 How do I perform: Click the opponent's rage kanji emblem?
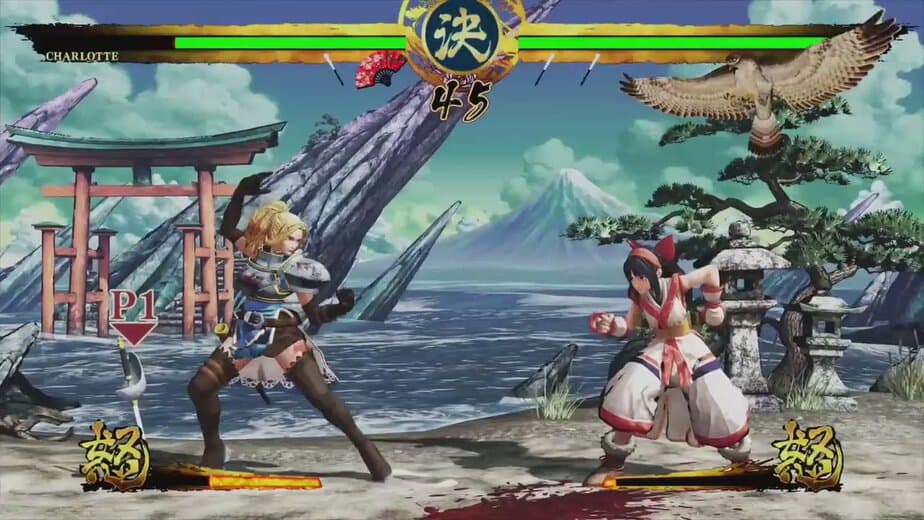pyautogui.click(x=806, y=455)
